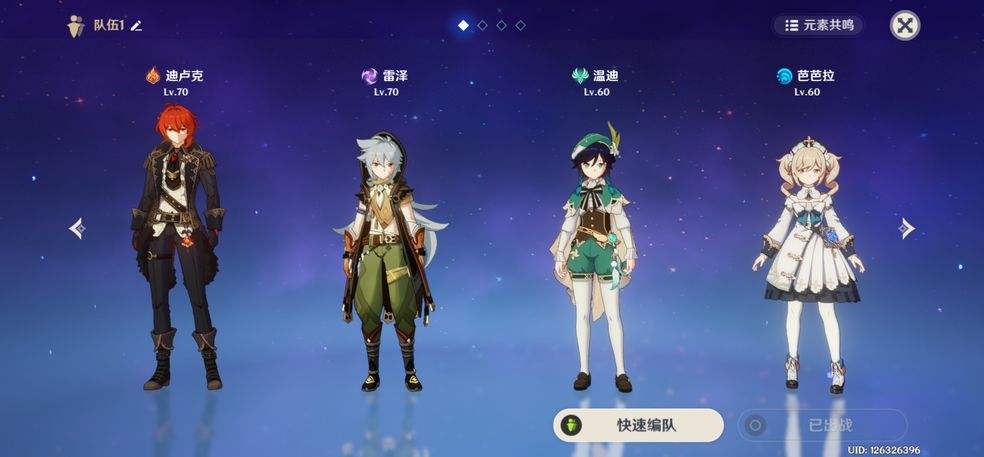Click the 已出战 deployed button
984x457 pixels.
click(822, 425)
